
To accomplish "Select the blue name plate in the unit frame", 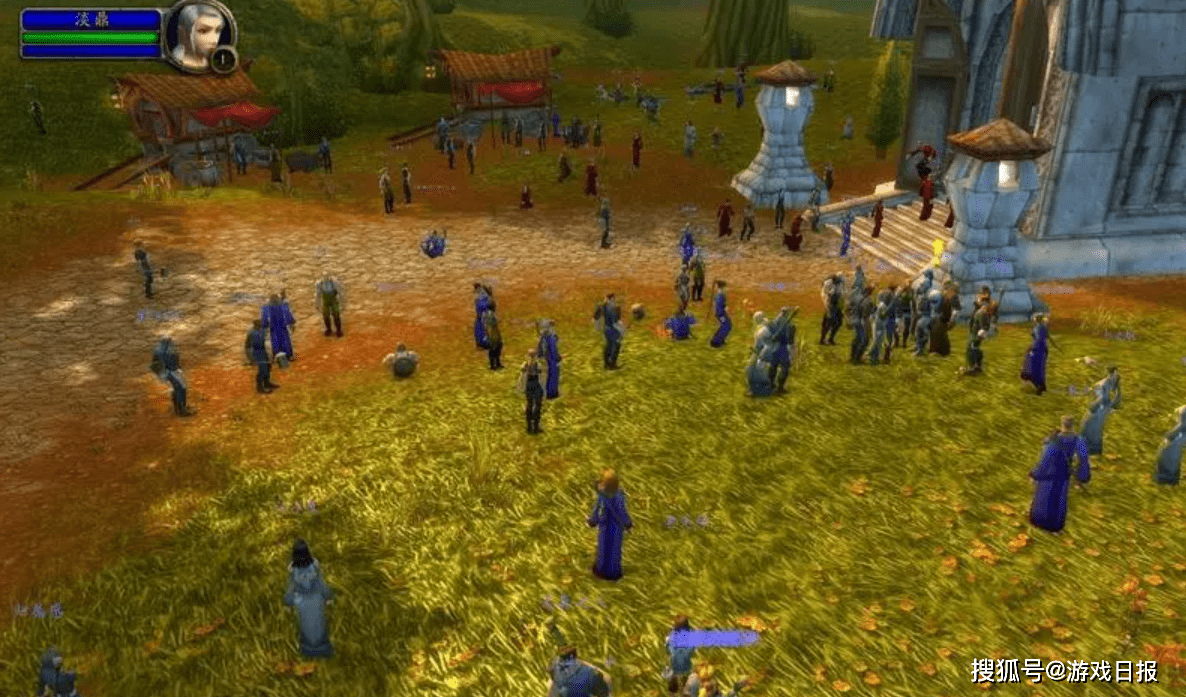I will [x=91, y=19].
